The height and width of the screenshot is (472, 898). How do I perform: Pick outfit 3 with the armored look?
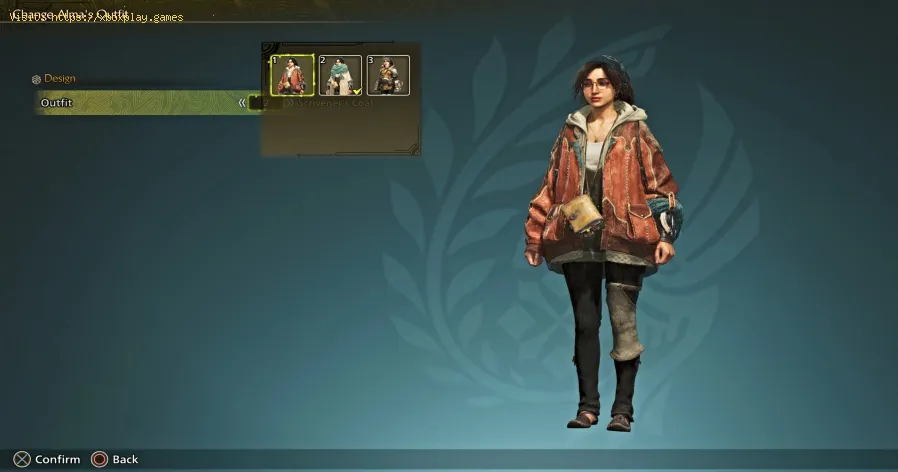point(388,75)
